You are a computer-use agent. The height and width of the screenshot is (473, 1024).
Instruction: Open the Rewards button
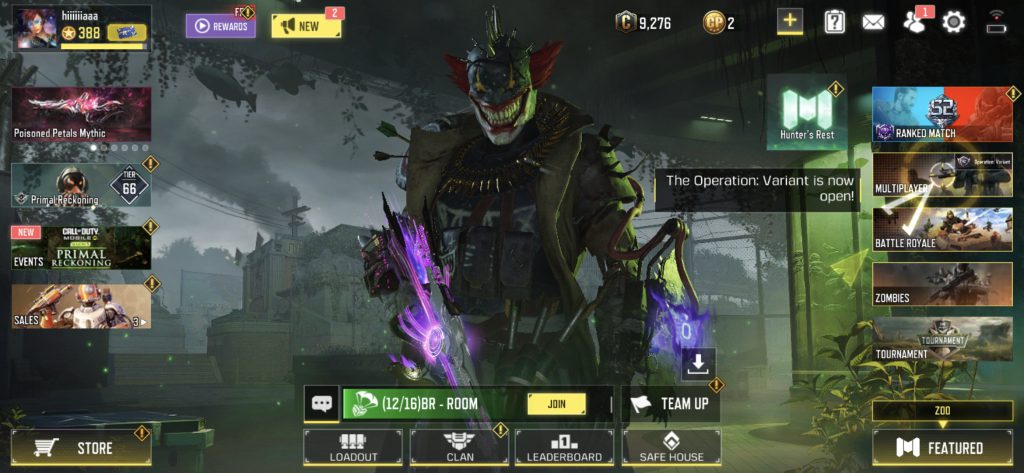tap(220, 26)
